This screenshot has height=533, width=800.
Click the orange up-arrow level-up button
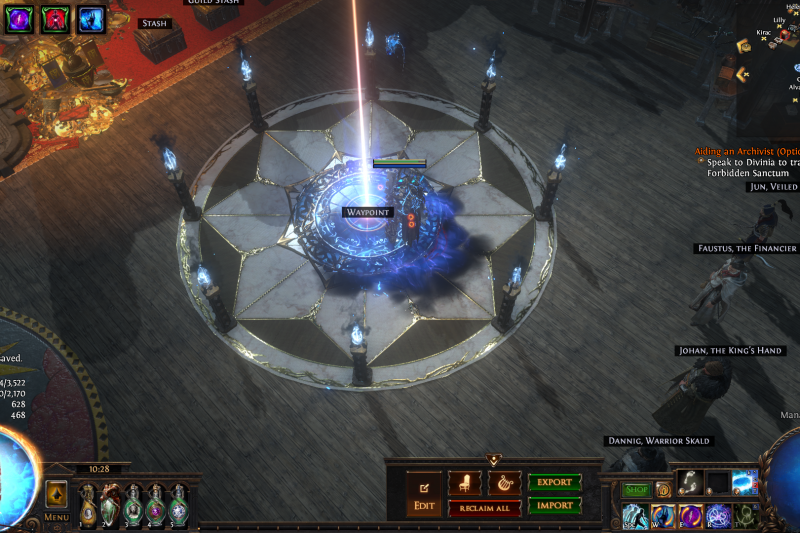point(56,494)
